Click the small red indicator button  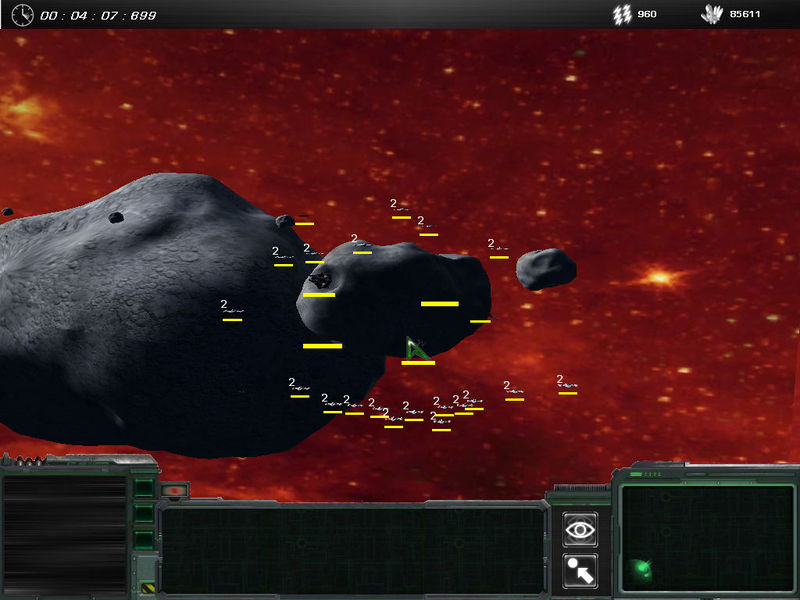(x=173, y=491)
